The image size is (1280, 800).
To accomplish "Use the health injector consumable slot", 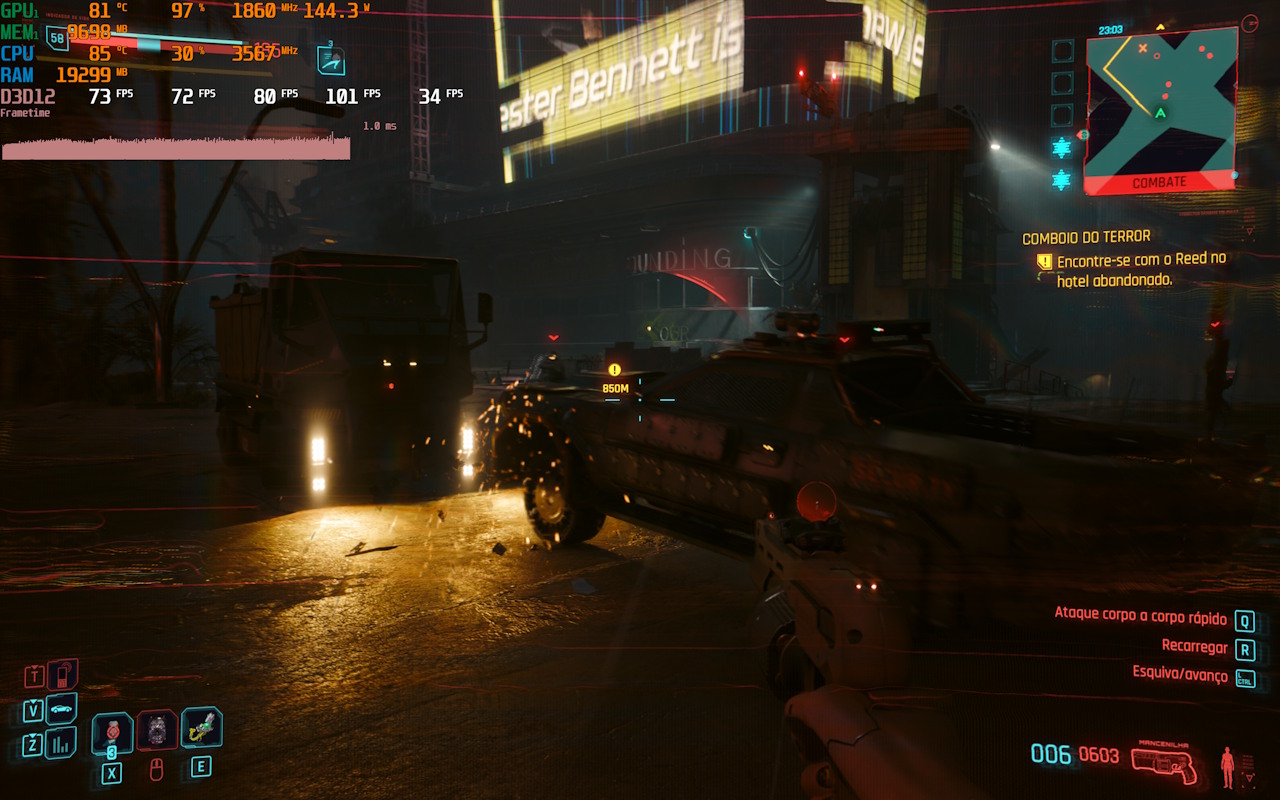I will click(x=112, y=733).
